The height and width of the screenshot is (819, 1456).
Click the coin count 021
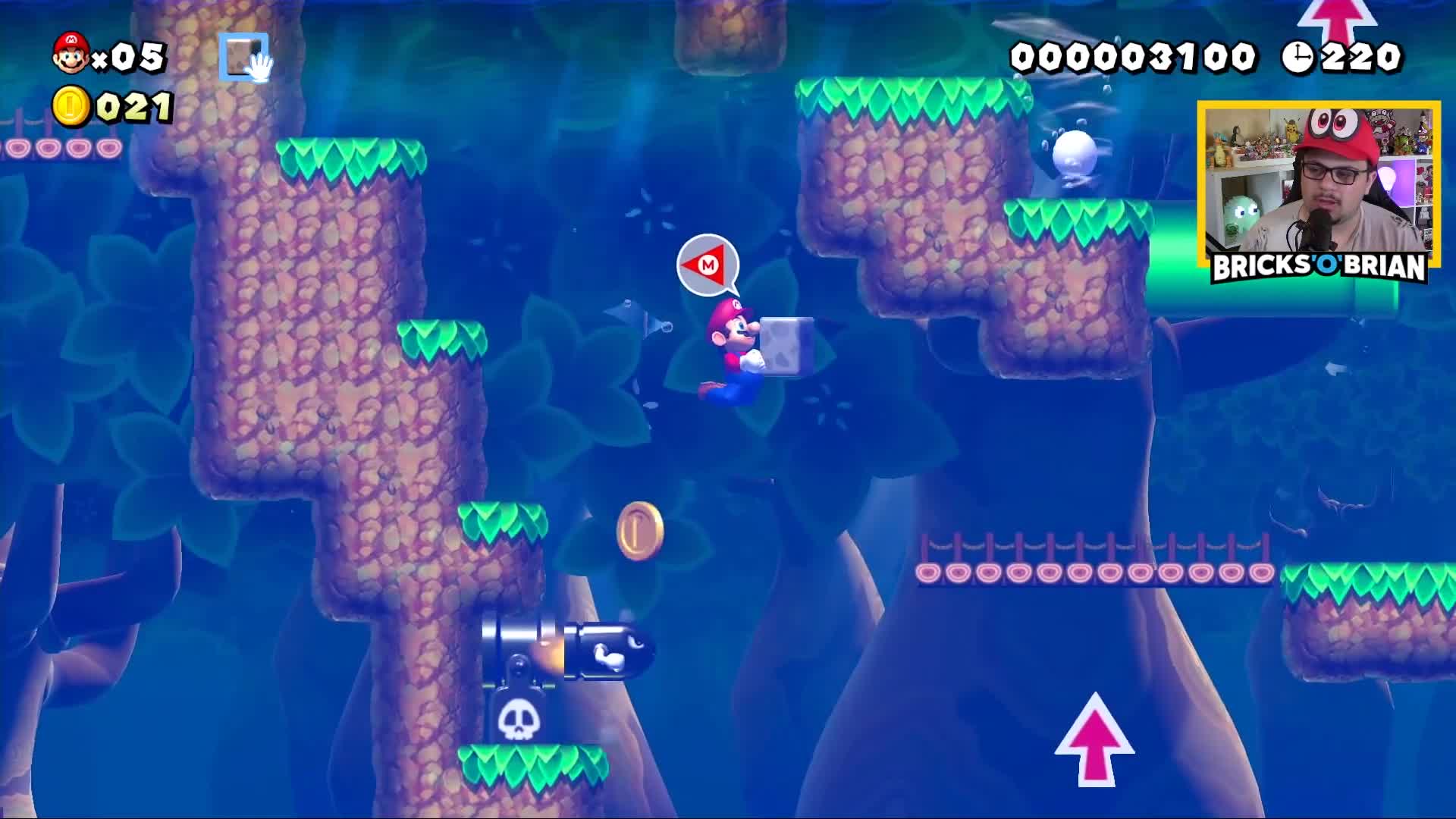(x=133, y=106)
